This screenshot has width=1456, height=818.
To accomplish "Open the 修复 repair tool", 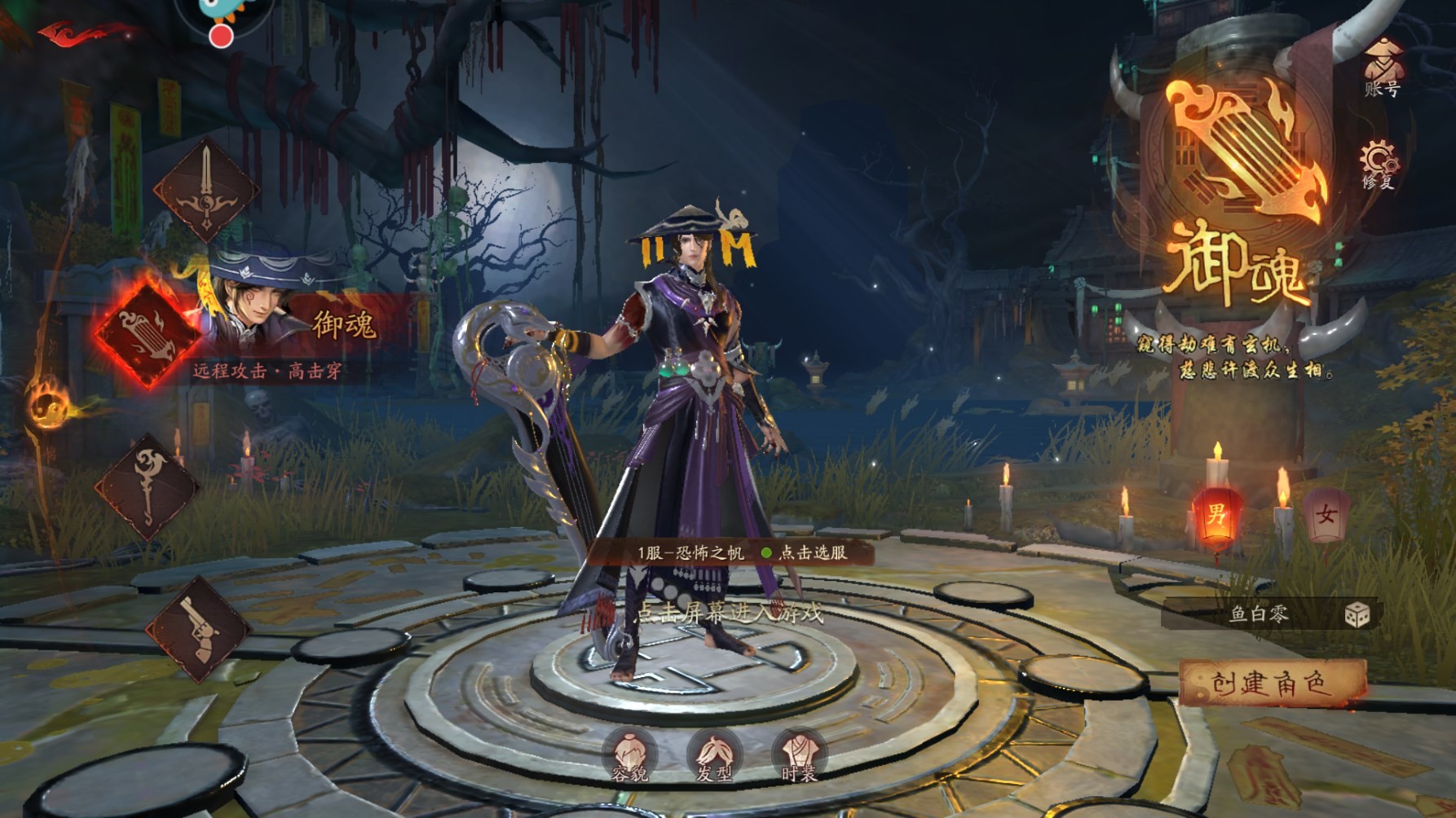I will pyautogui.click(x=1379, y=165).
